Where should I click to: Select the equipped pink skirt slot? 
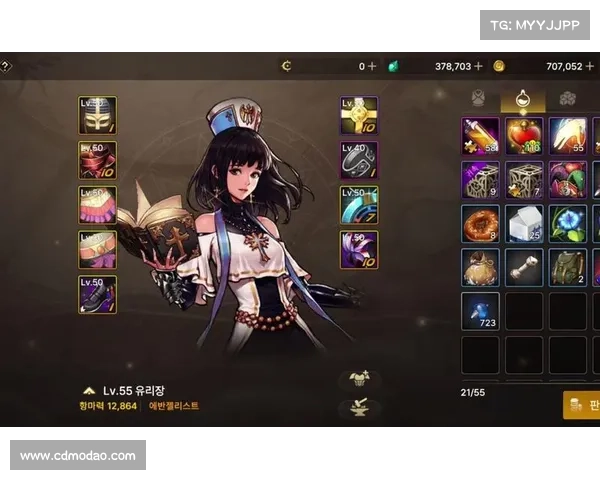point(97,204)
